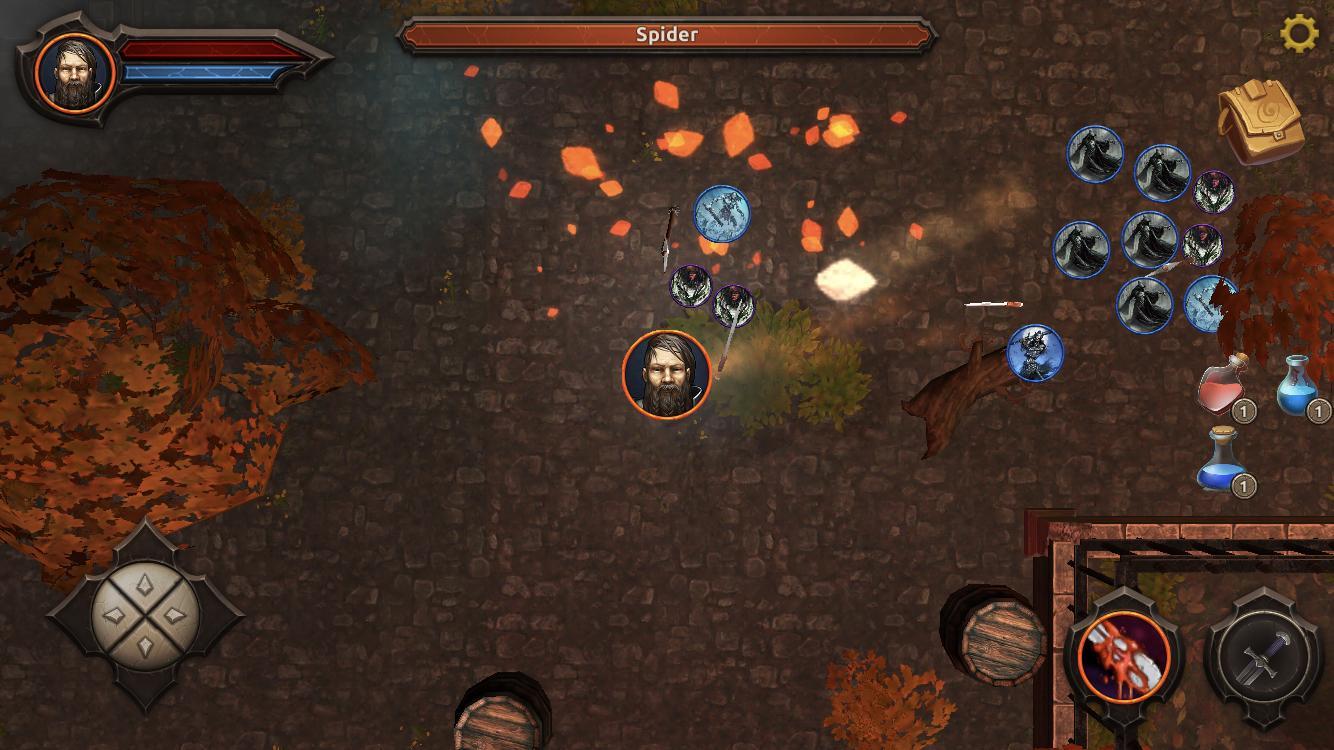Open the leather backpack inventory
This screenshot has height=750, width=1334.
[1260, 123]
